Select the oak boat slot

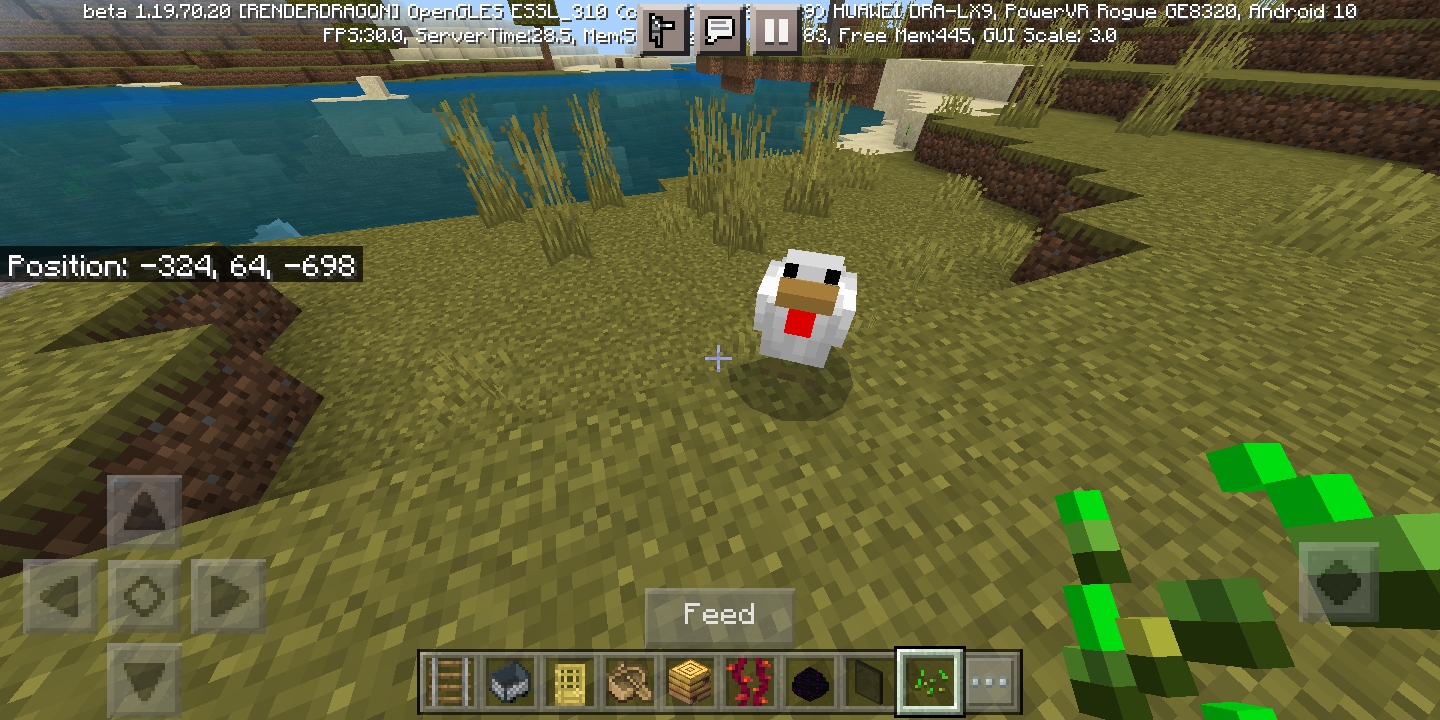click(x=630, y=682)
